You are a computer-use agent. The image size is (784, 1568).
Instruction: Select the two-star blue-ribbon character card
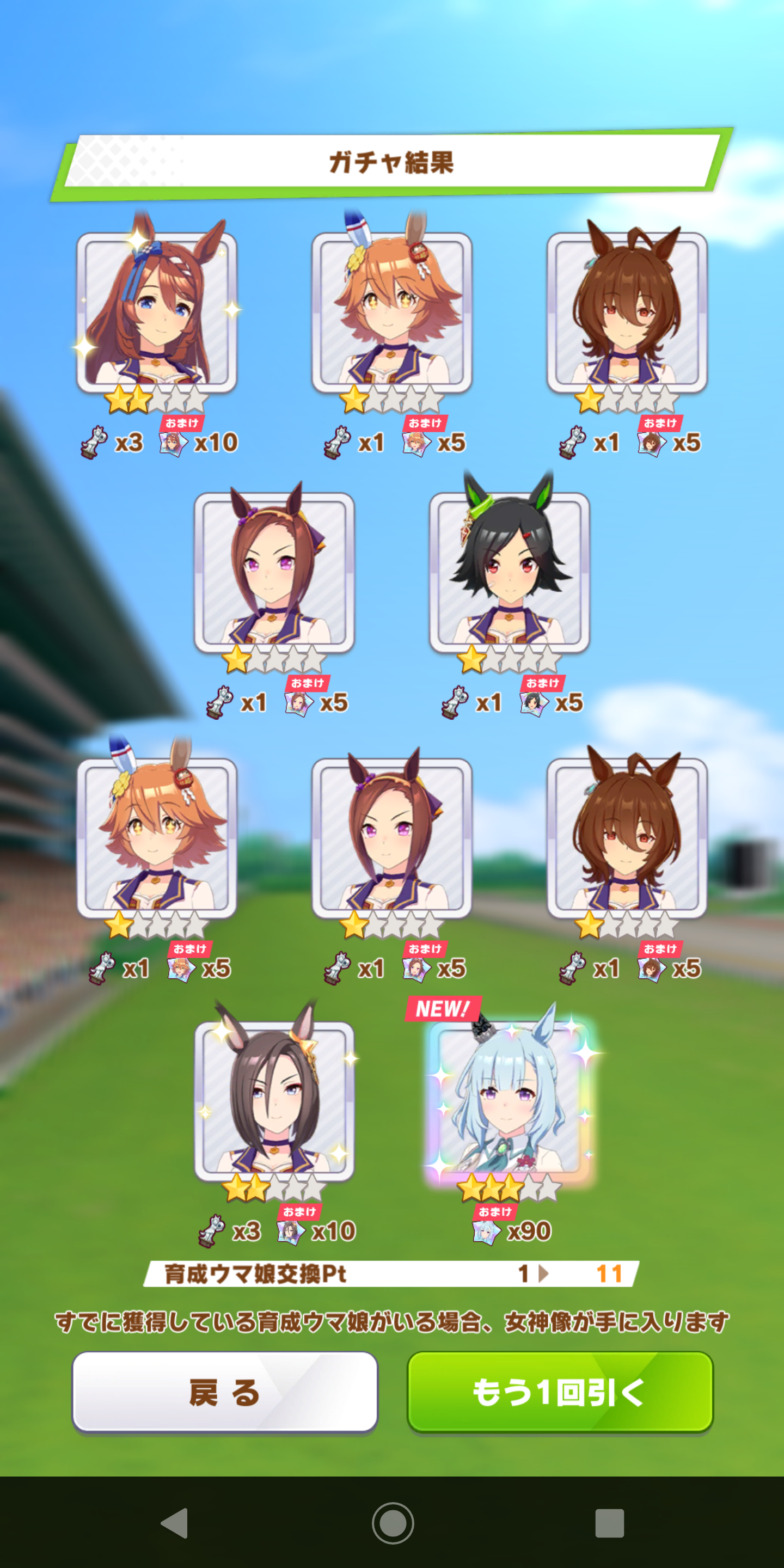pyautogui.click(x=156, y=311)
